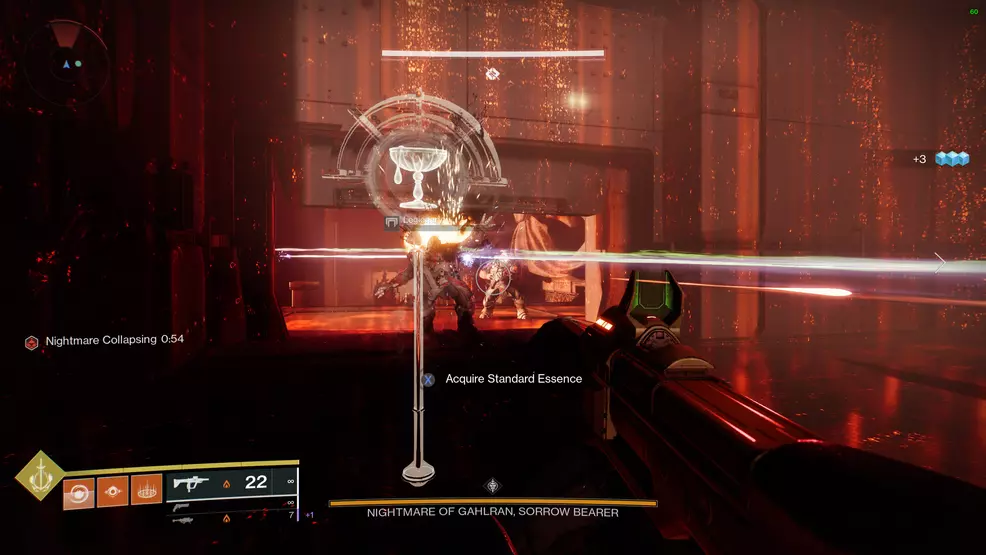Click the Nightmare Collapsing objective tracker
986x555 pixels.
point(104,341)
